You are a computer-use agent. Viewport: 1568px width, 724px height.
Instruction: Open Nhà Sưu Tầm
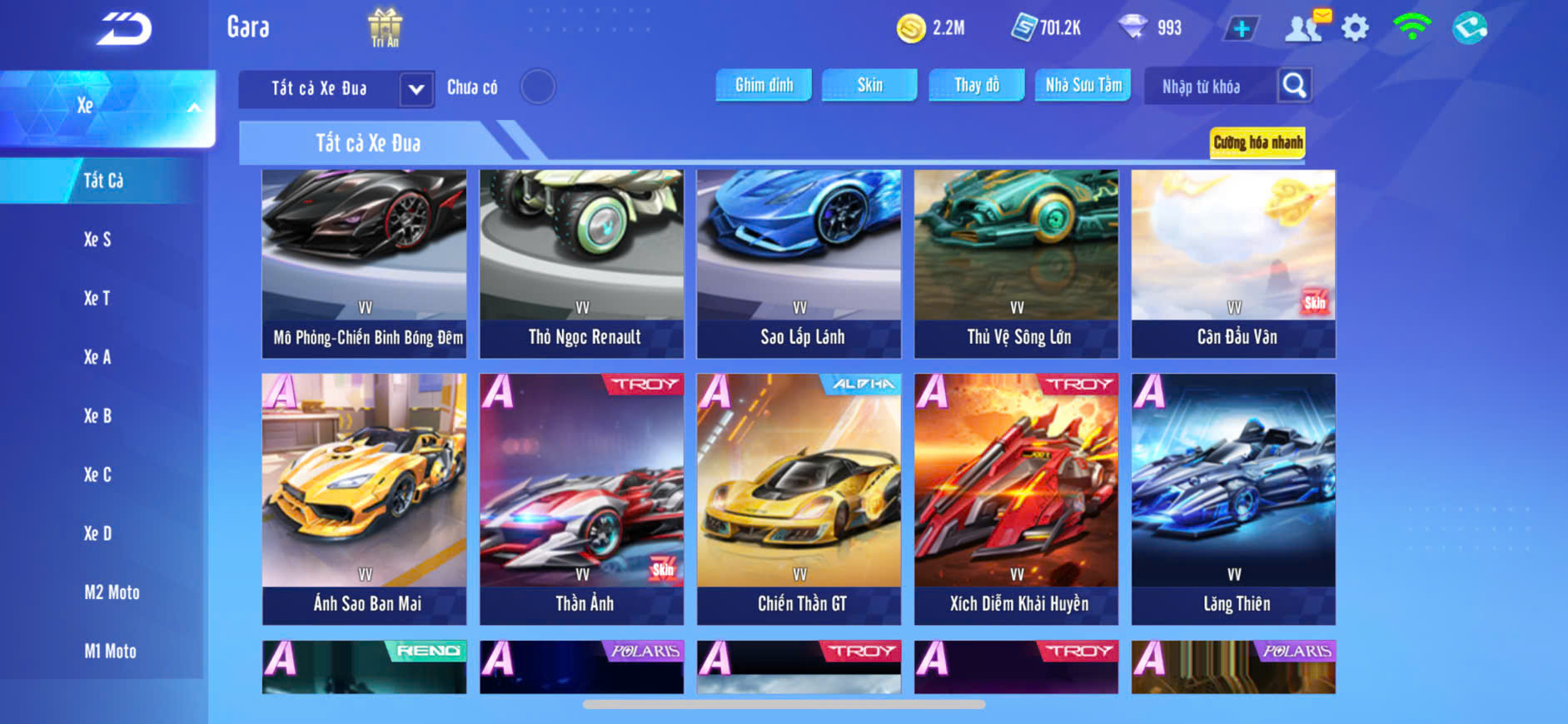click(1083, 85)
